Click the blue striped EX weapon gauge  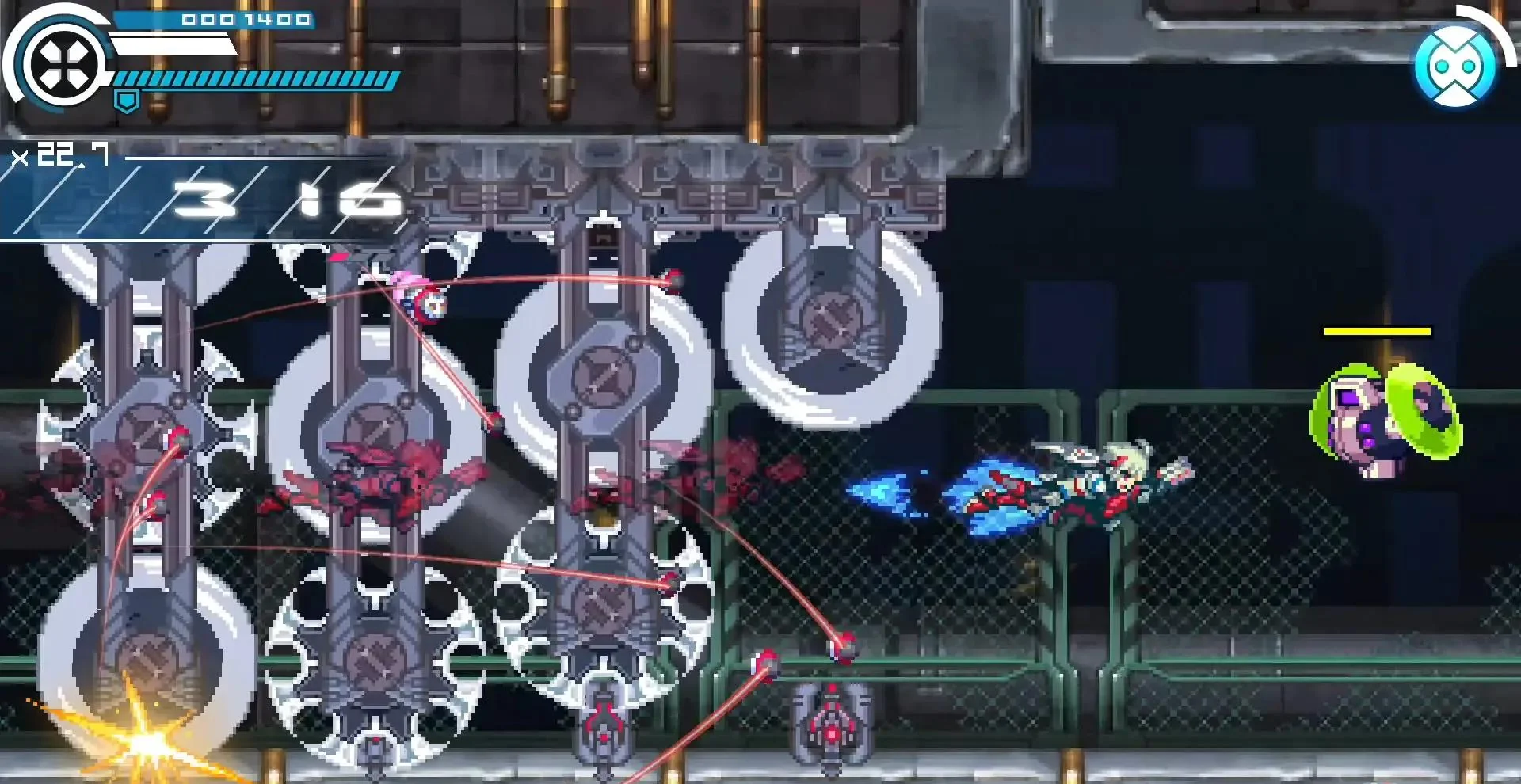coord(253,79)
